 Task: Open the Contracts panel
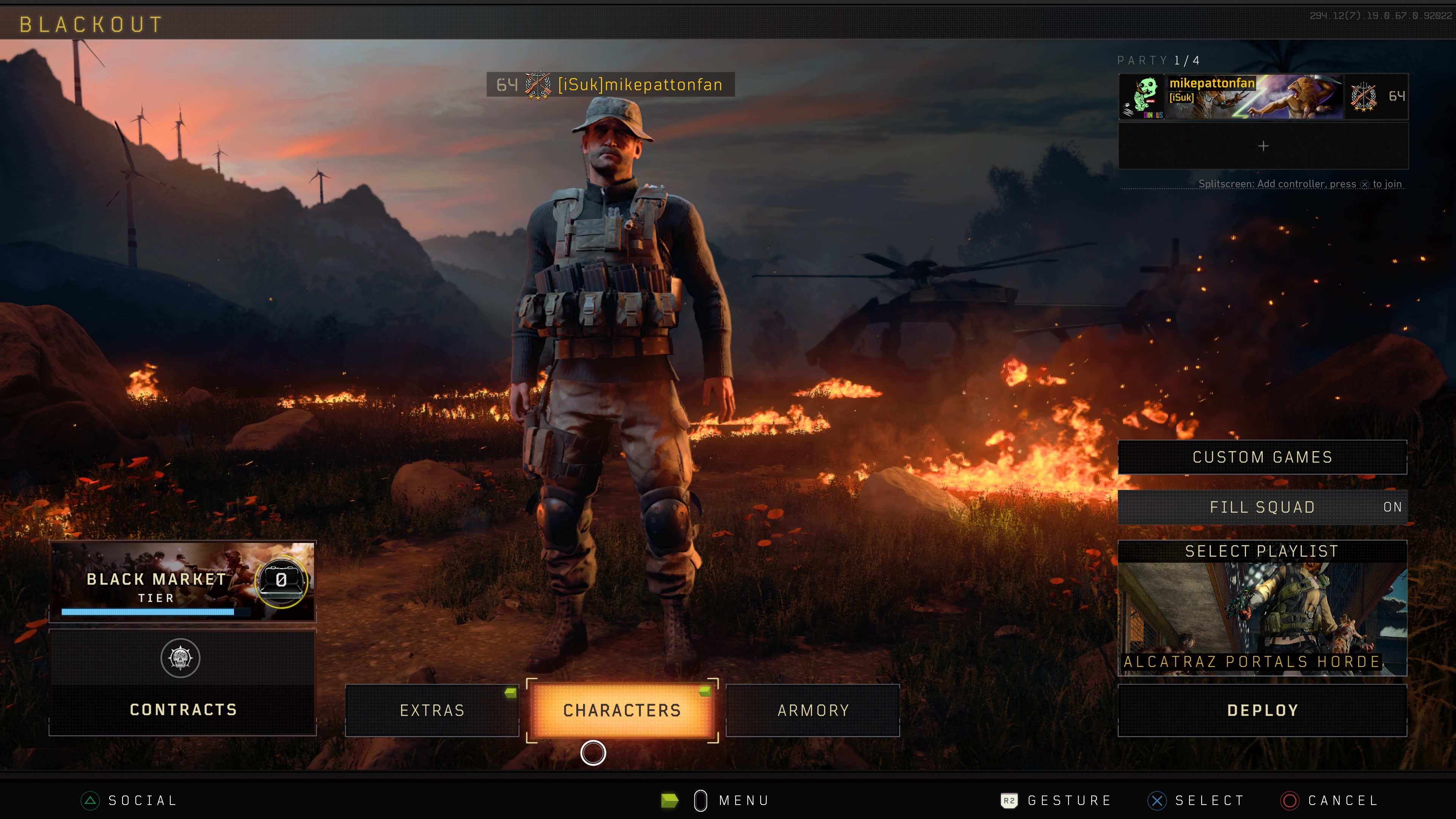click(x=182, y=683)
